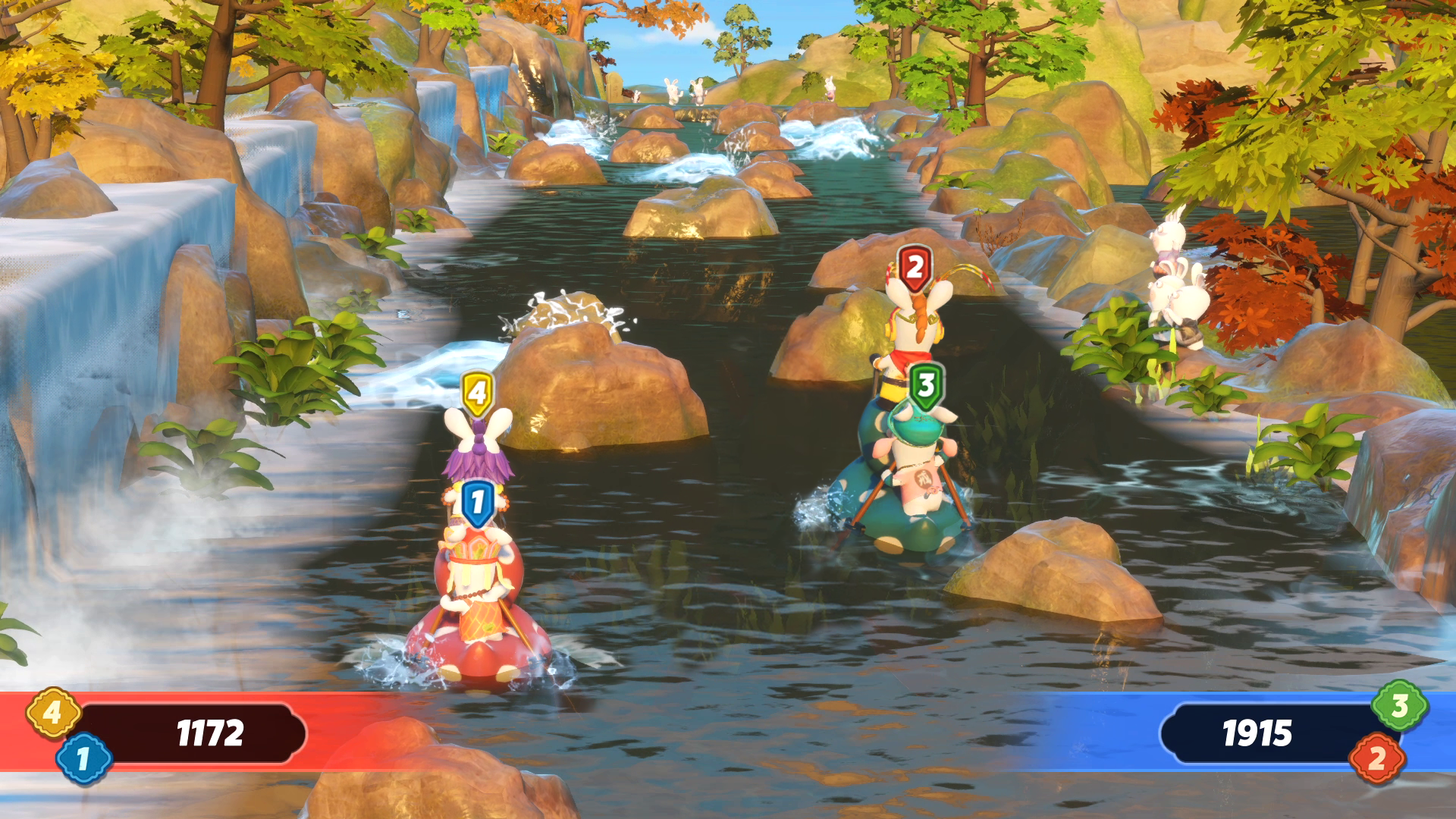Click the green player 3 badge on blue score panel
The width and height of the screenshot is (1456, 819).
1399,706
